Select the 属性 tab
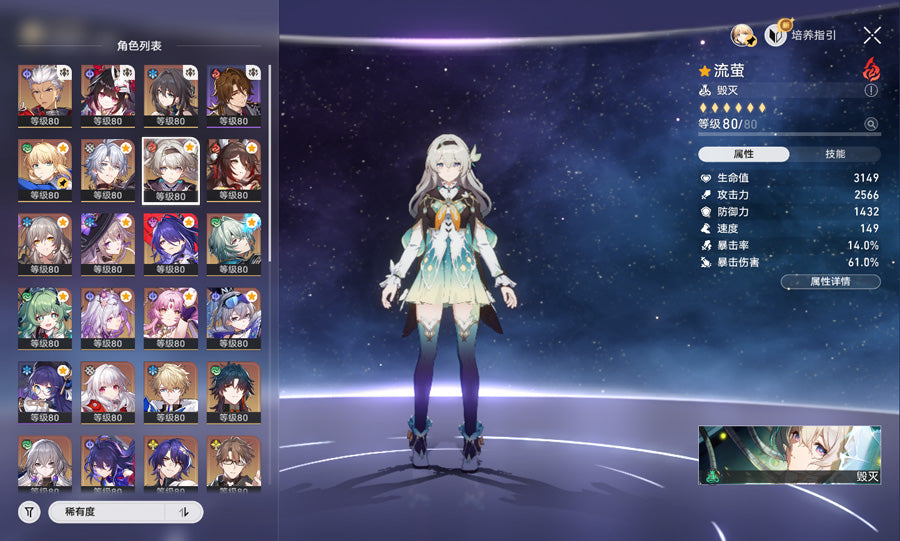This screenshot has height=541, width=900. click(x=743, y=154)
